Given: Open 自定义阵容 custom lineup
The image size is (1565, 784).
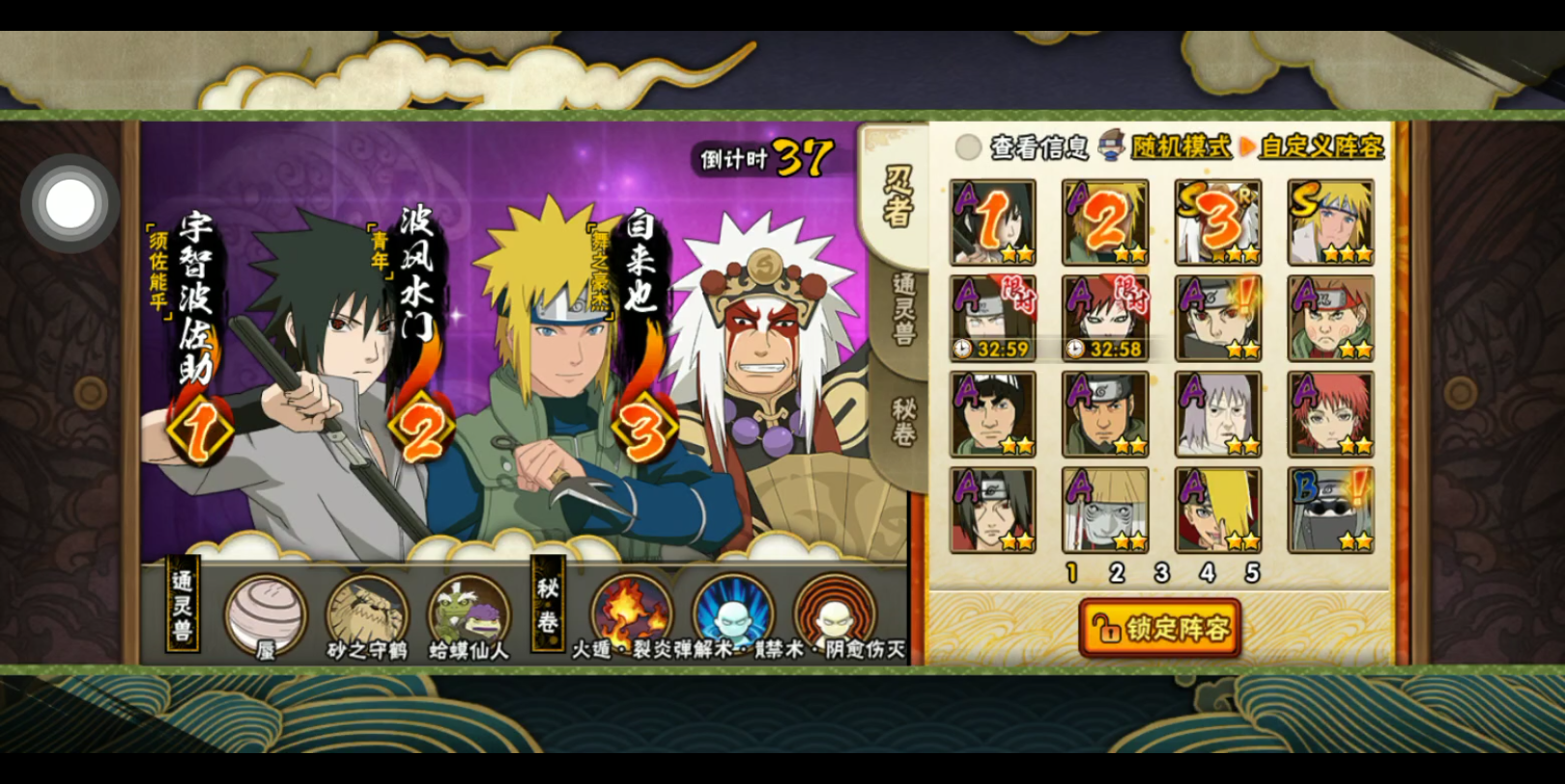Looking at the screenshot, I should [1321, 147].
